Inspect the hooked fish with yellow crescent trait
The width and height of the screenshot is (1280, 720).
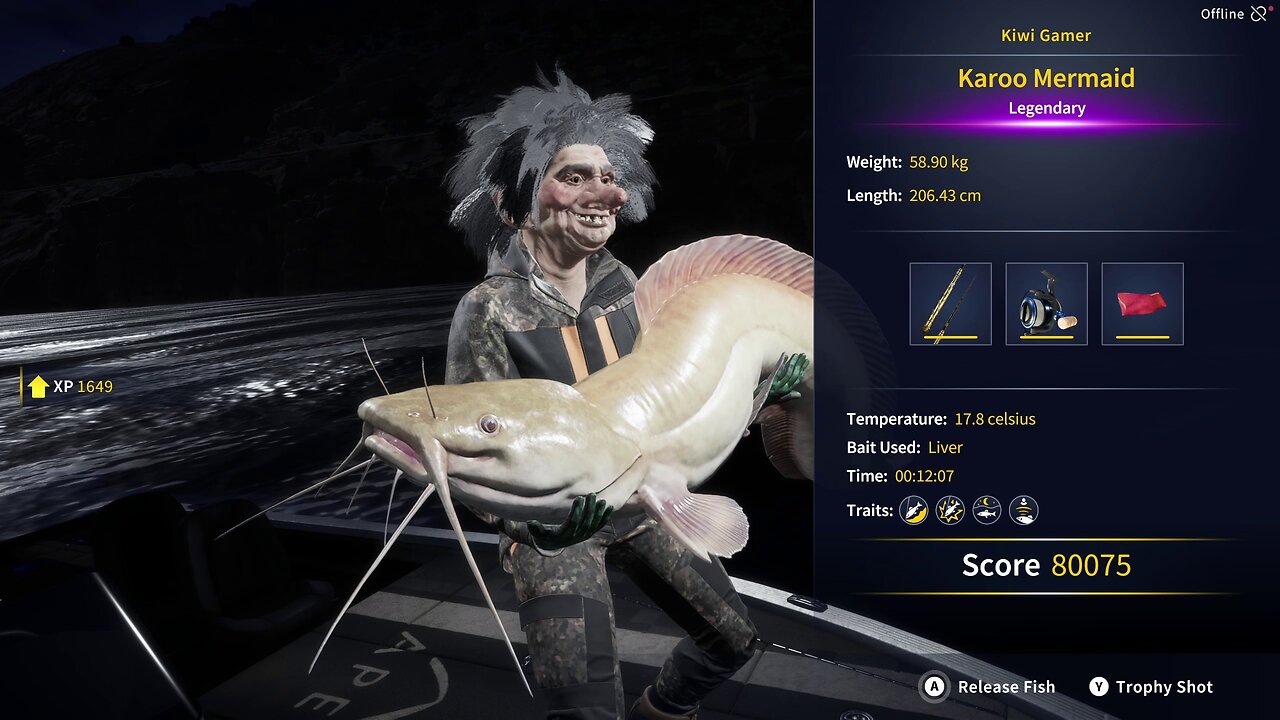(x=913, y=511)
